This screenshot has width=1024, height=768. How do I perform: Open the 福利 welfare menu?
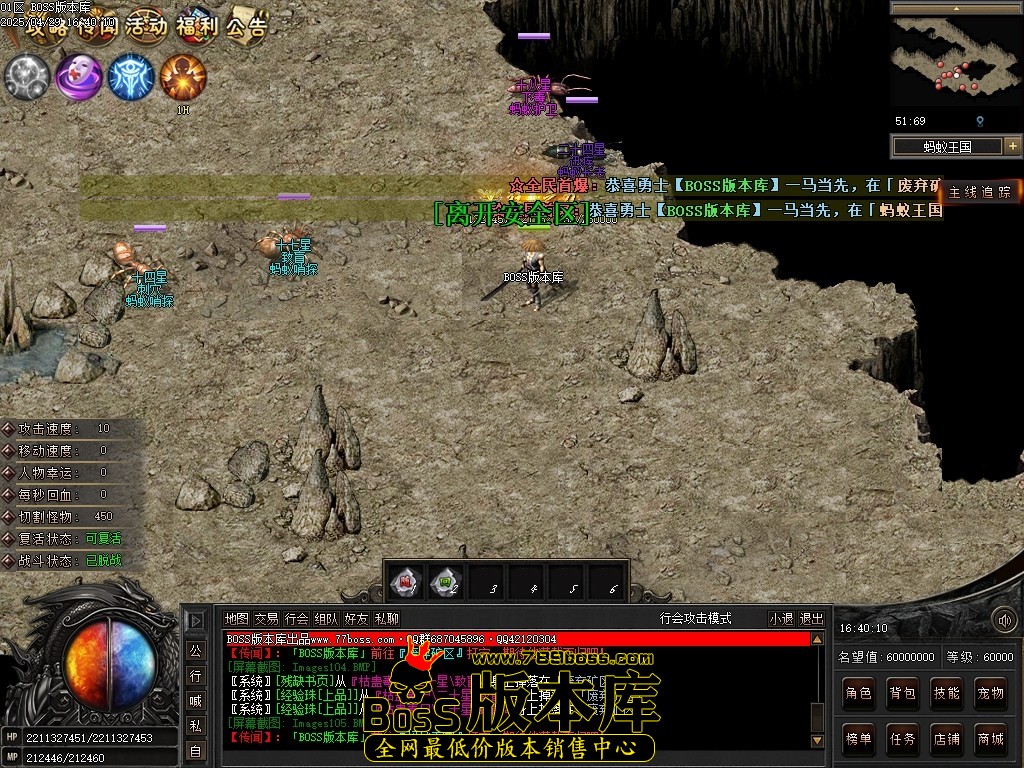coord(197,27)
